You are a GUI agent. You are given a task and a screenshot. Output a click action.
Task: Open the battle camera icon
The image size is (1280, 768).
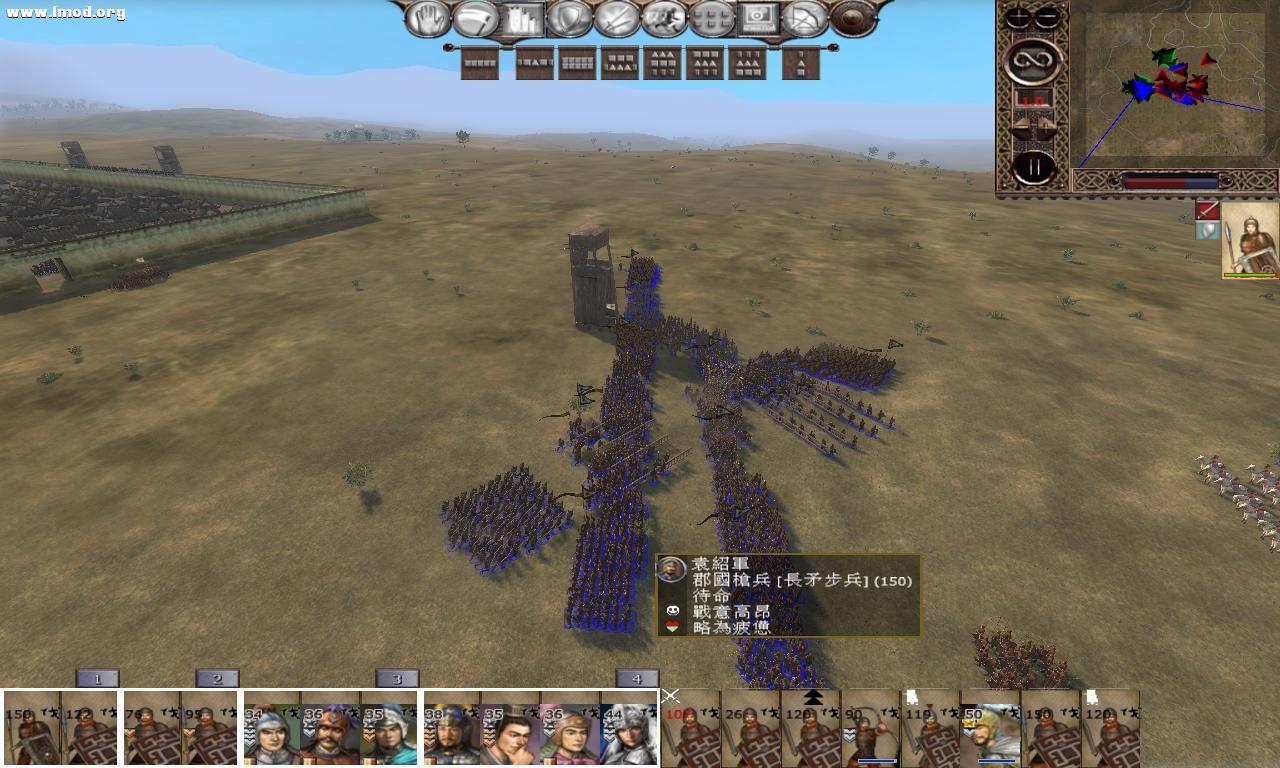[760, 18]
